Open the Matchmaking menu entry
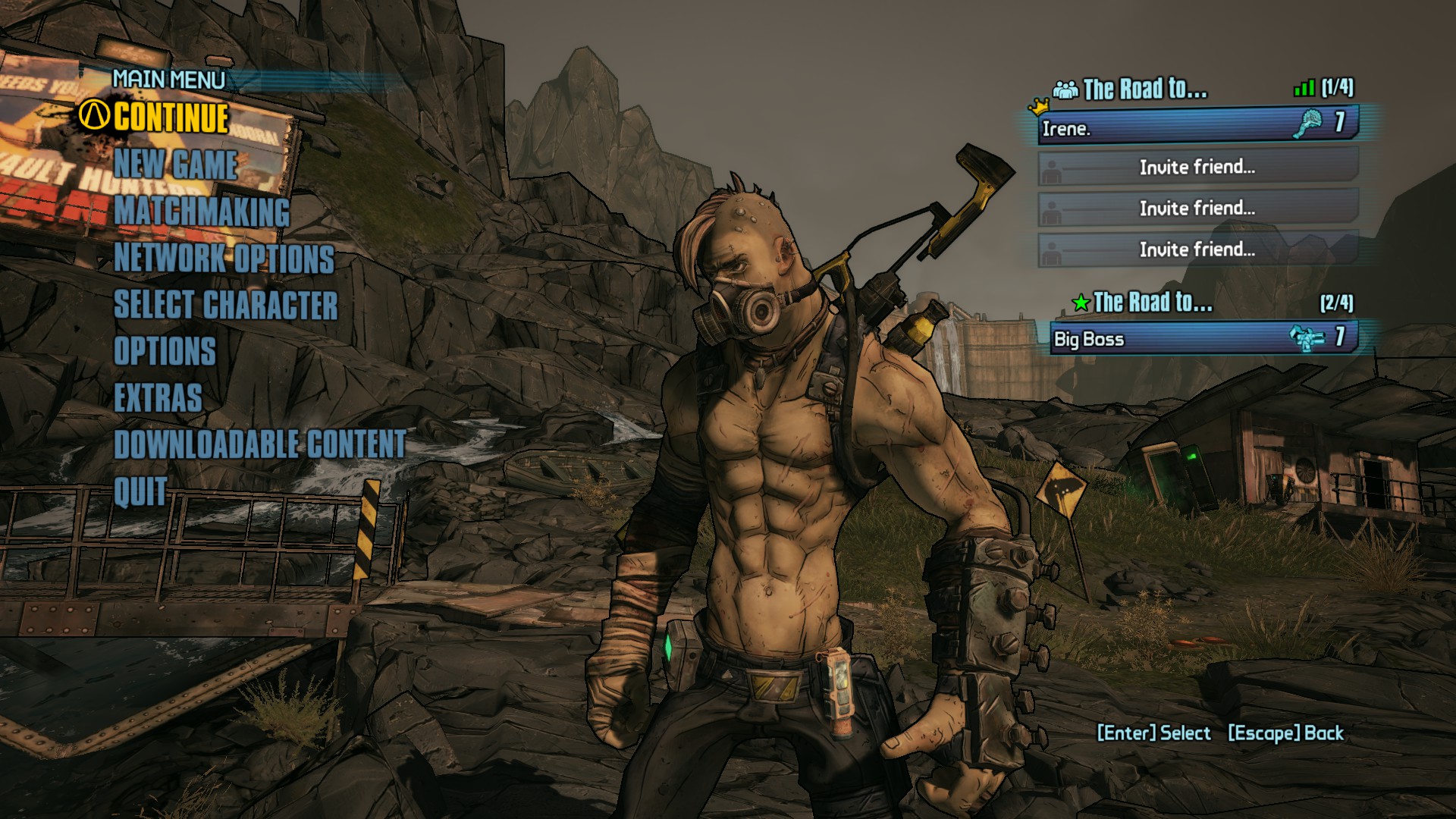This screenshot has height=819, width=1456. pos(202,212)
